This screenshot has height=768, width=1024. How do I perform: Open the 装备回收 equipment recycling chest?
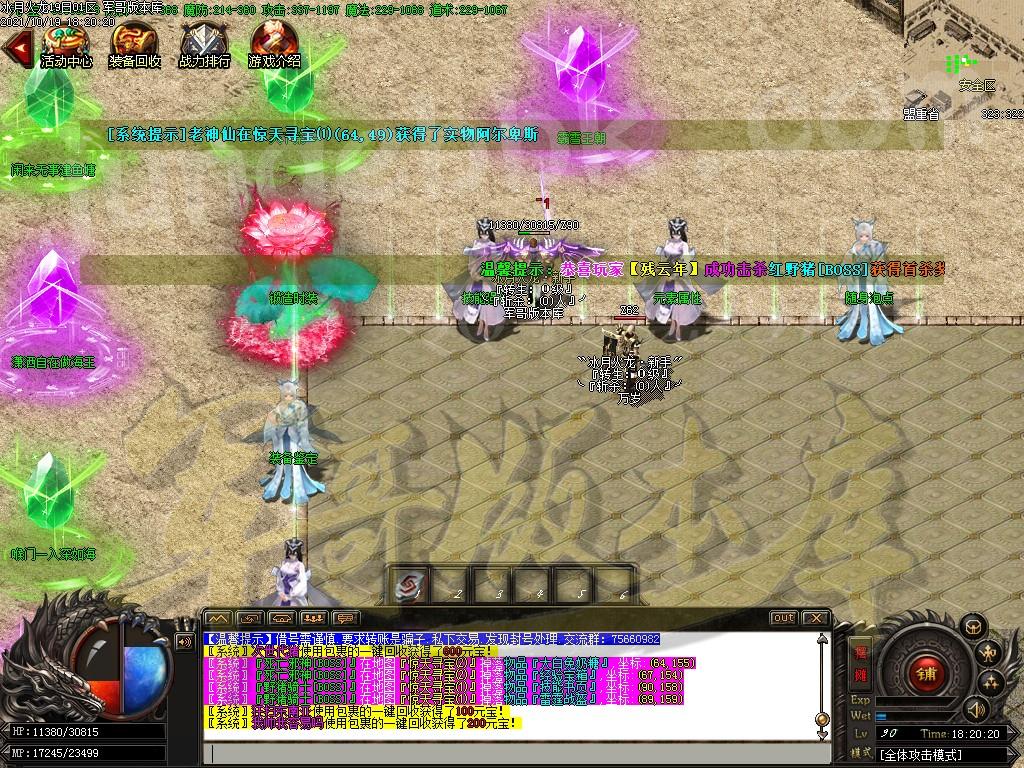pos(134,44)
